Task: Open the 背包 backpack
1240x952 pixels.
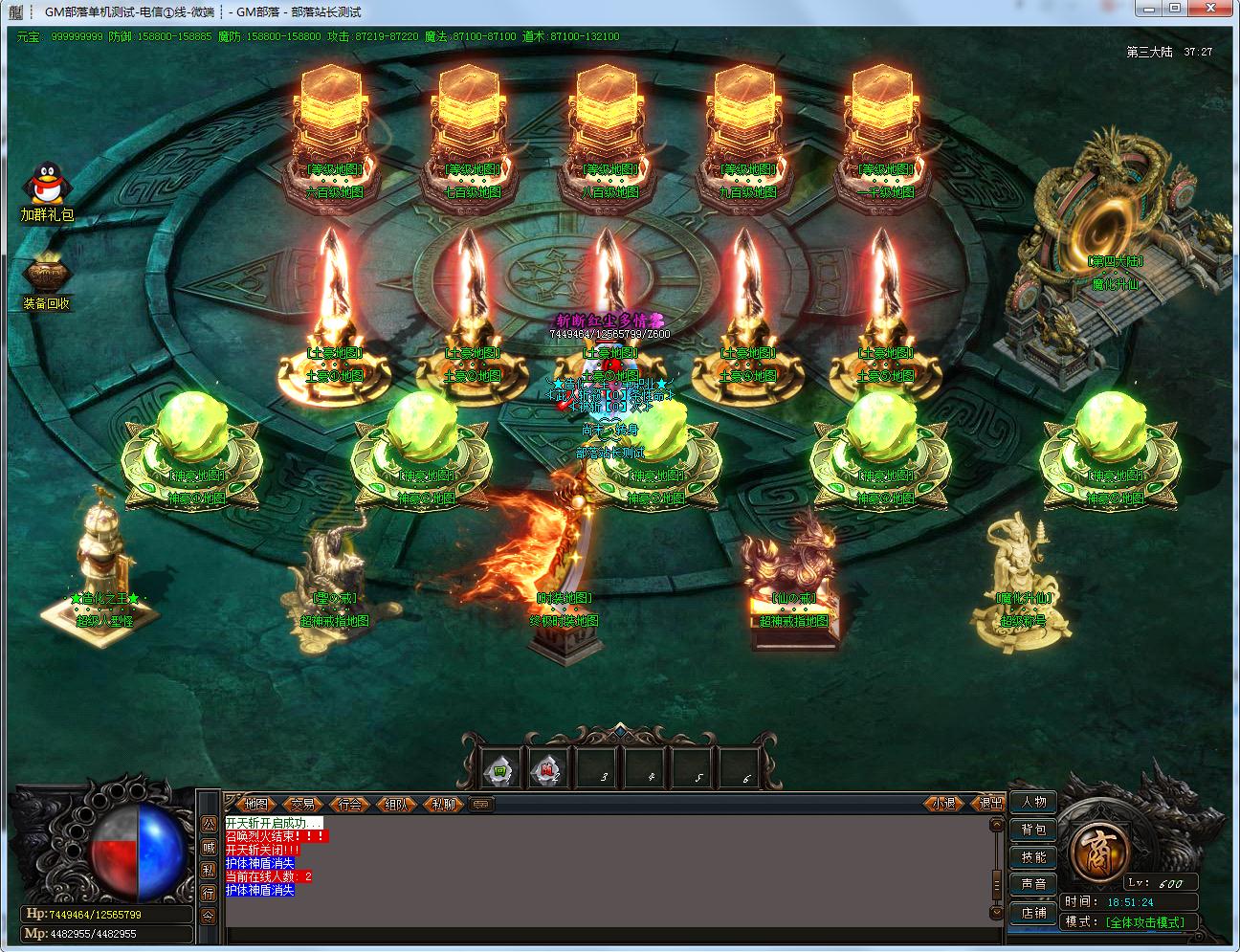Action: tap(1033, 830)
